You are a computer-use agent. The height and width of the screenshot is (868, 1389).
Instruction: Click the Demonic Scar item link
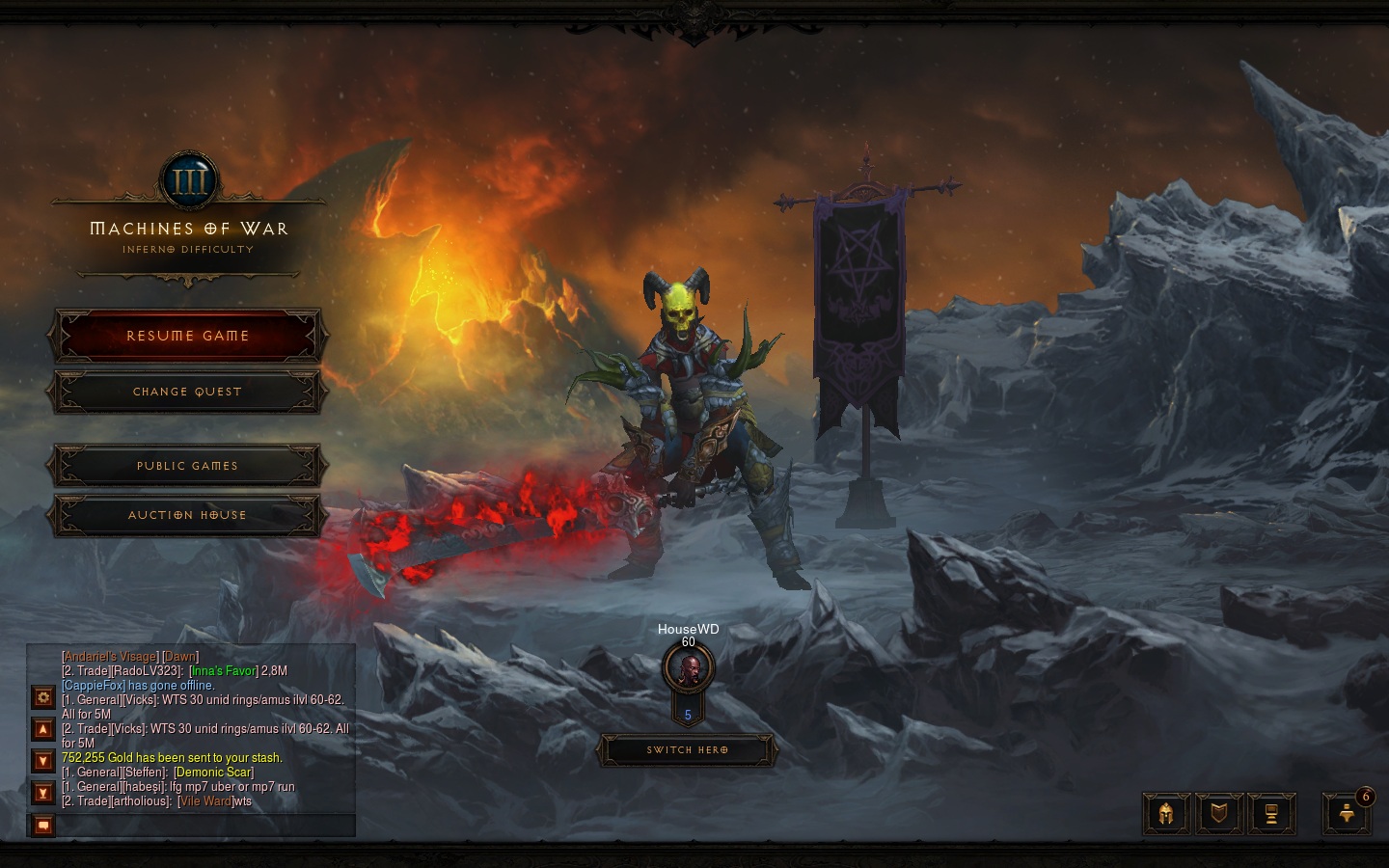[213, 773]
